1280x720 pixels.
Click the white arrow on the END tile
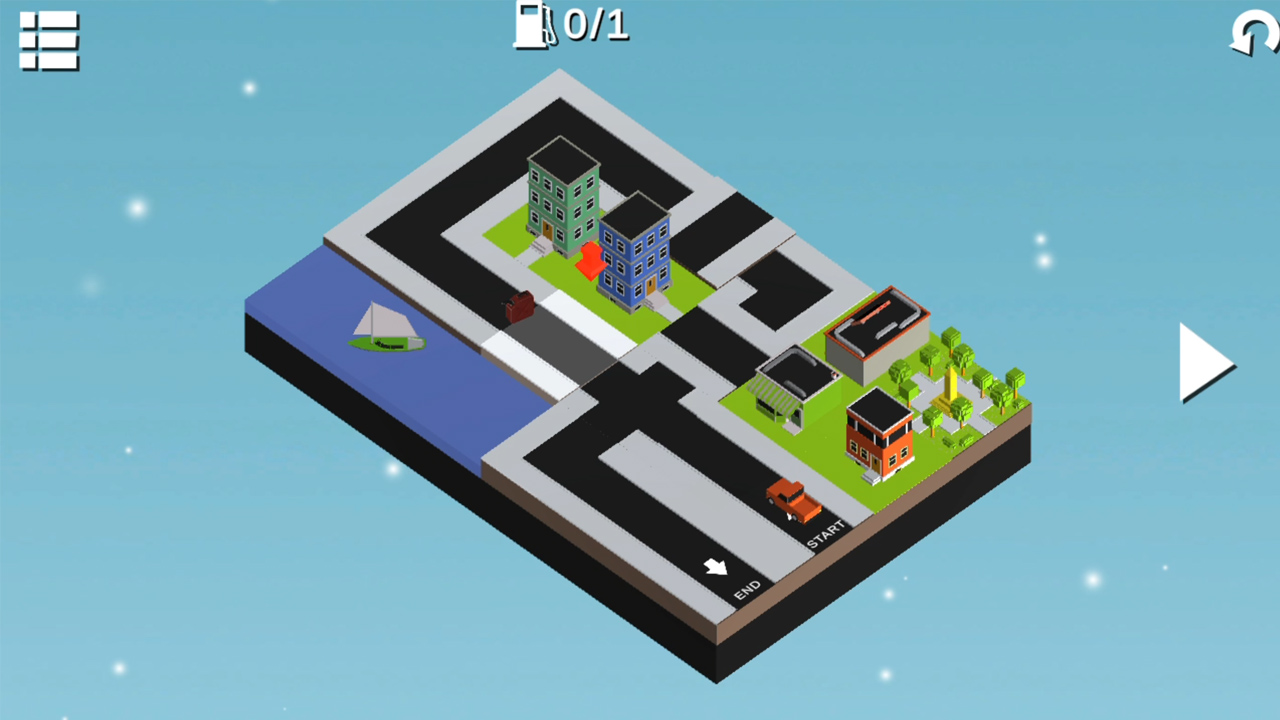point(716,567)
